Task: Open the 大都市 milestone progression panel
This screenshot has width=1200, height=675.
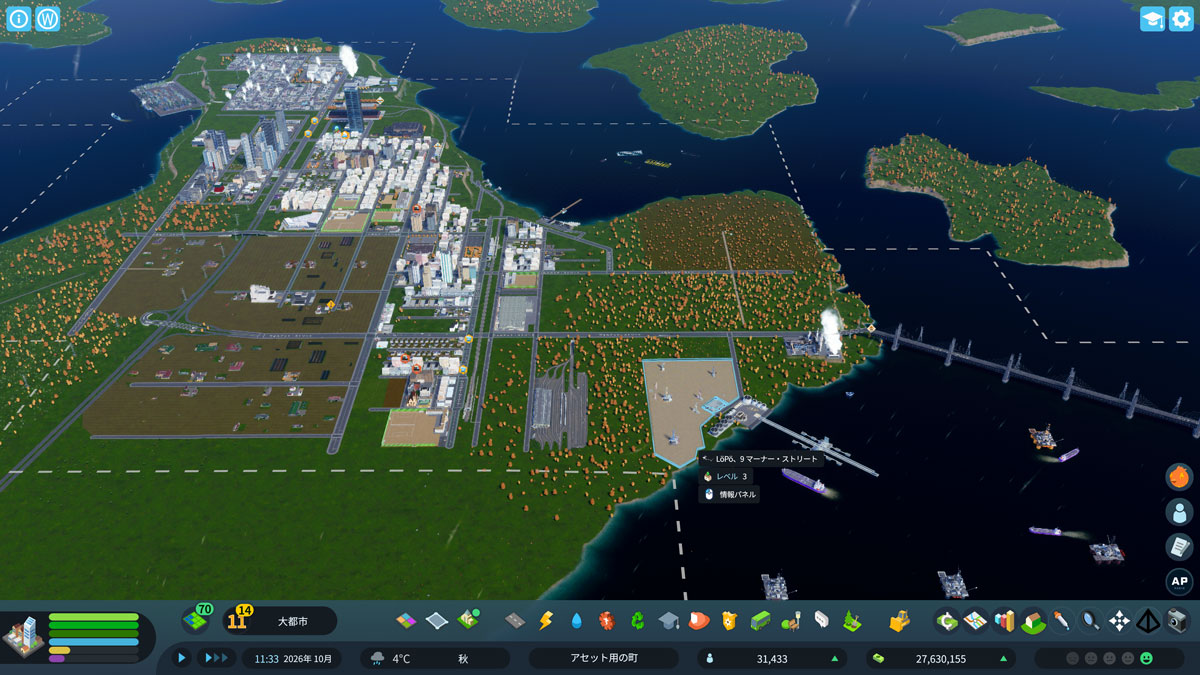Action: click(279, 621)
